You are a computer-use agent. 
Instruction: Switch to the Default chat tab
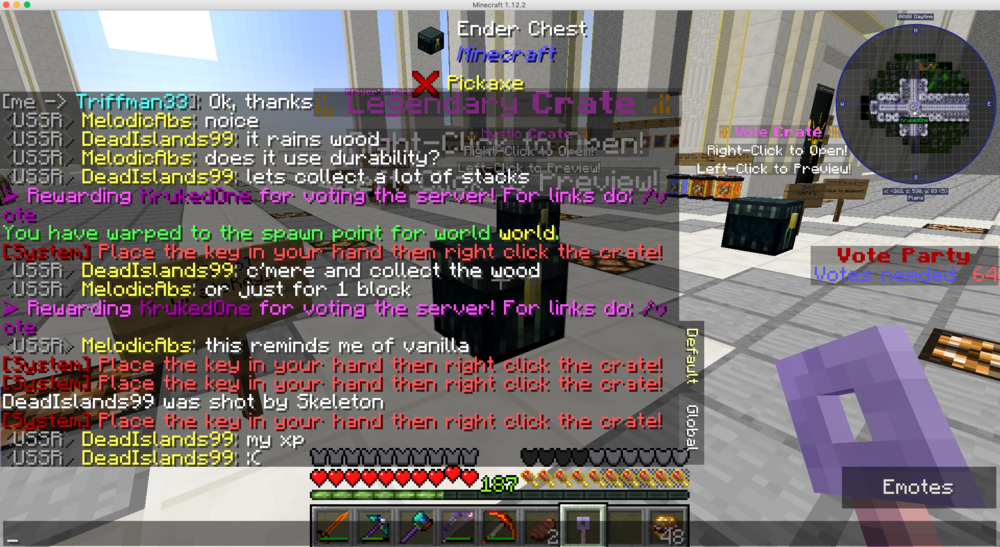tap(691, 355)
